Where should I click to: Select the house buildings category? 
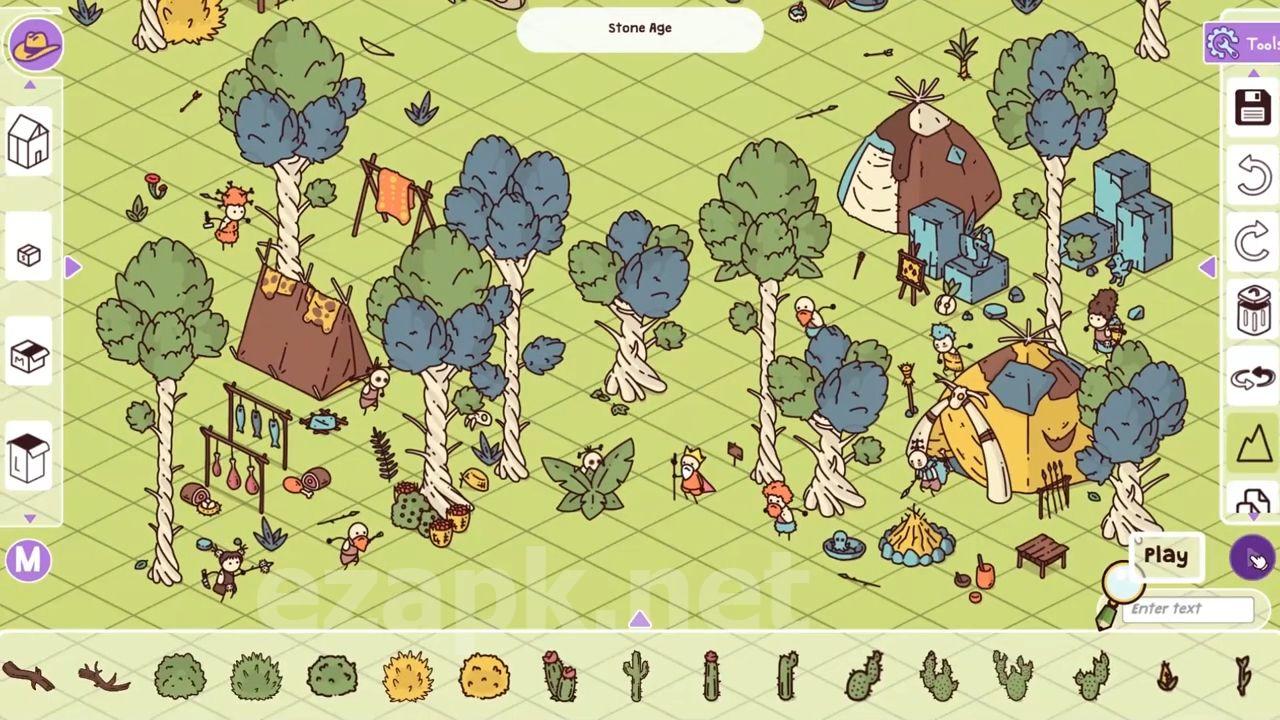(28, 140)
